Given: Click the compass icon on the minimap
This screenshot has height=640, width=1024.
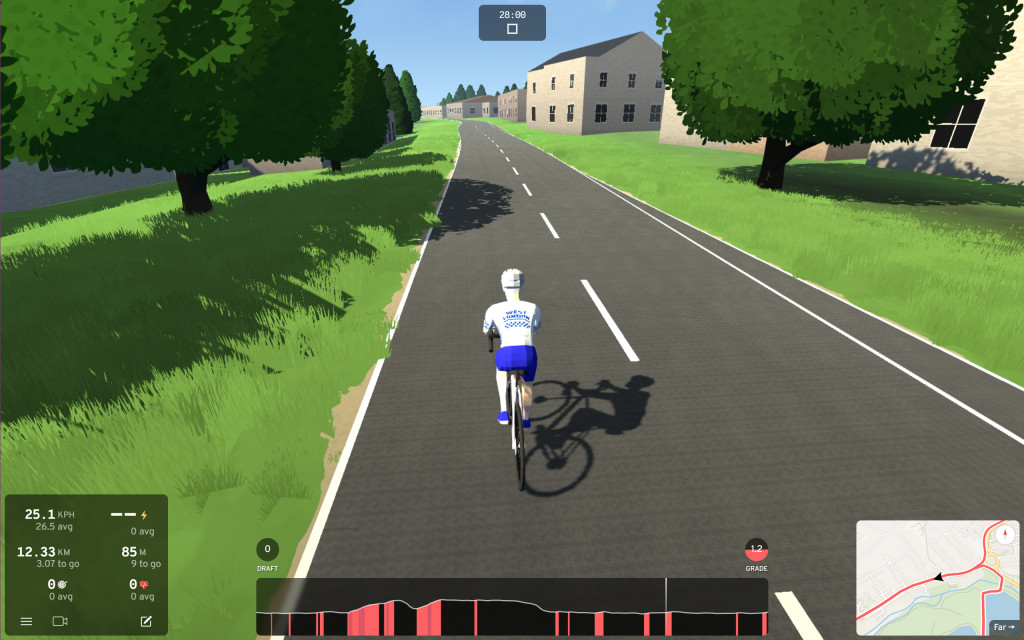Looking at the screenshot, I should pos(1004,535).
